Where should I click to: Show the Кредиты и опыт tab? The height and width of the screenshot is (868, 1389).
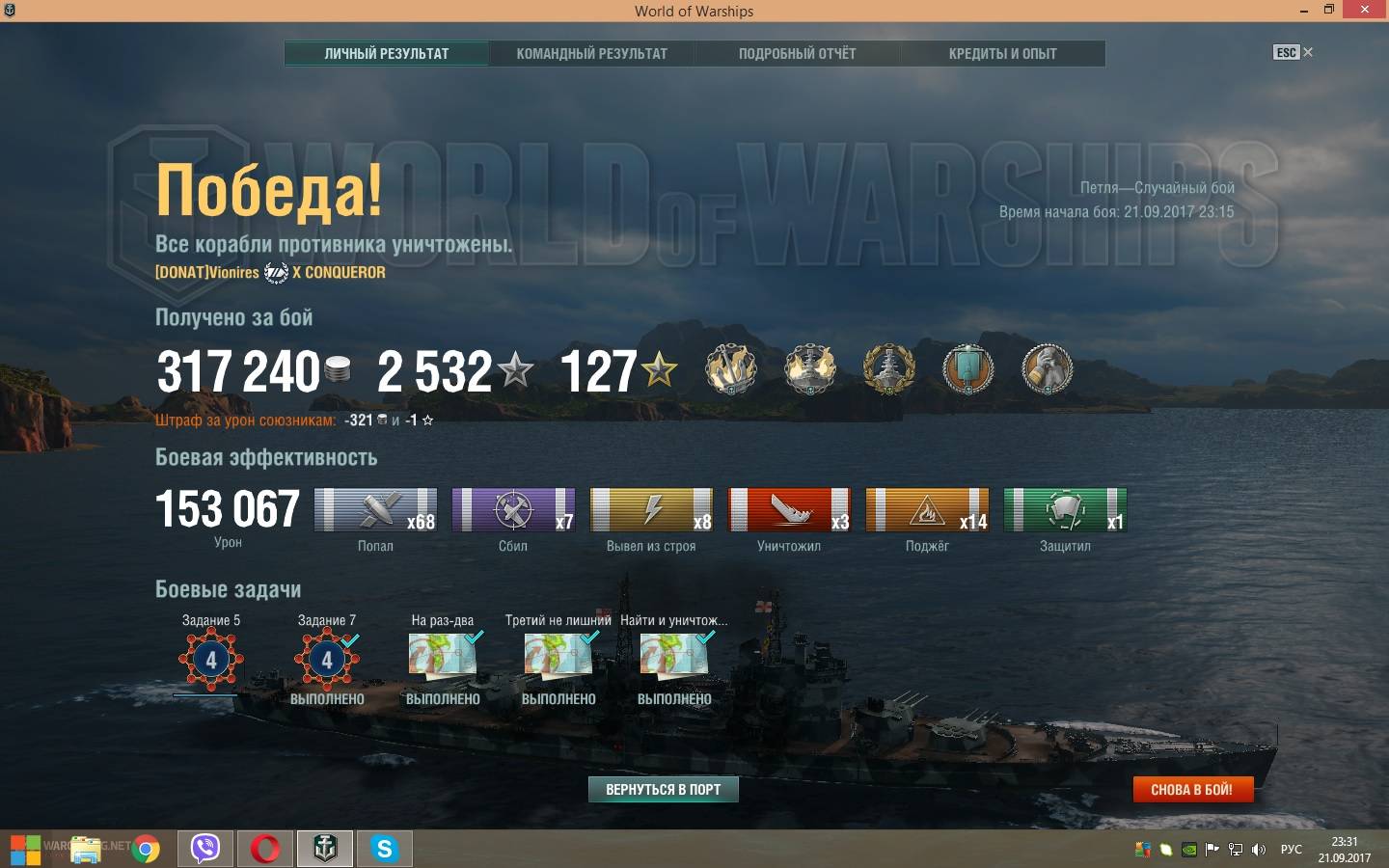[x=1002, y=54]
